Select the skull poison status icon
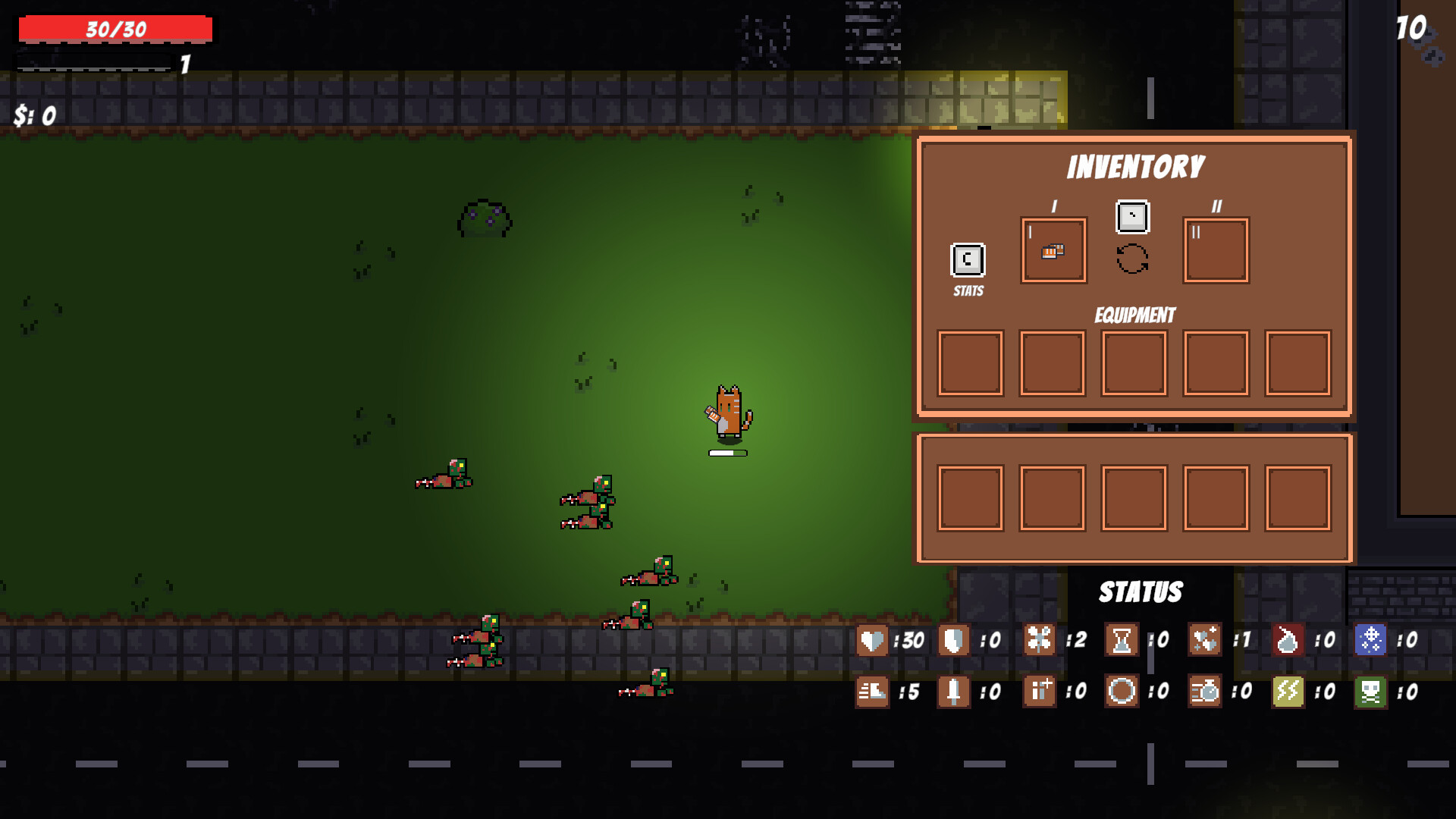This screenshot has width=1456, height=819. point(1374,692)
